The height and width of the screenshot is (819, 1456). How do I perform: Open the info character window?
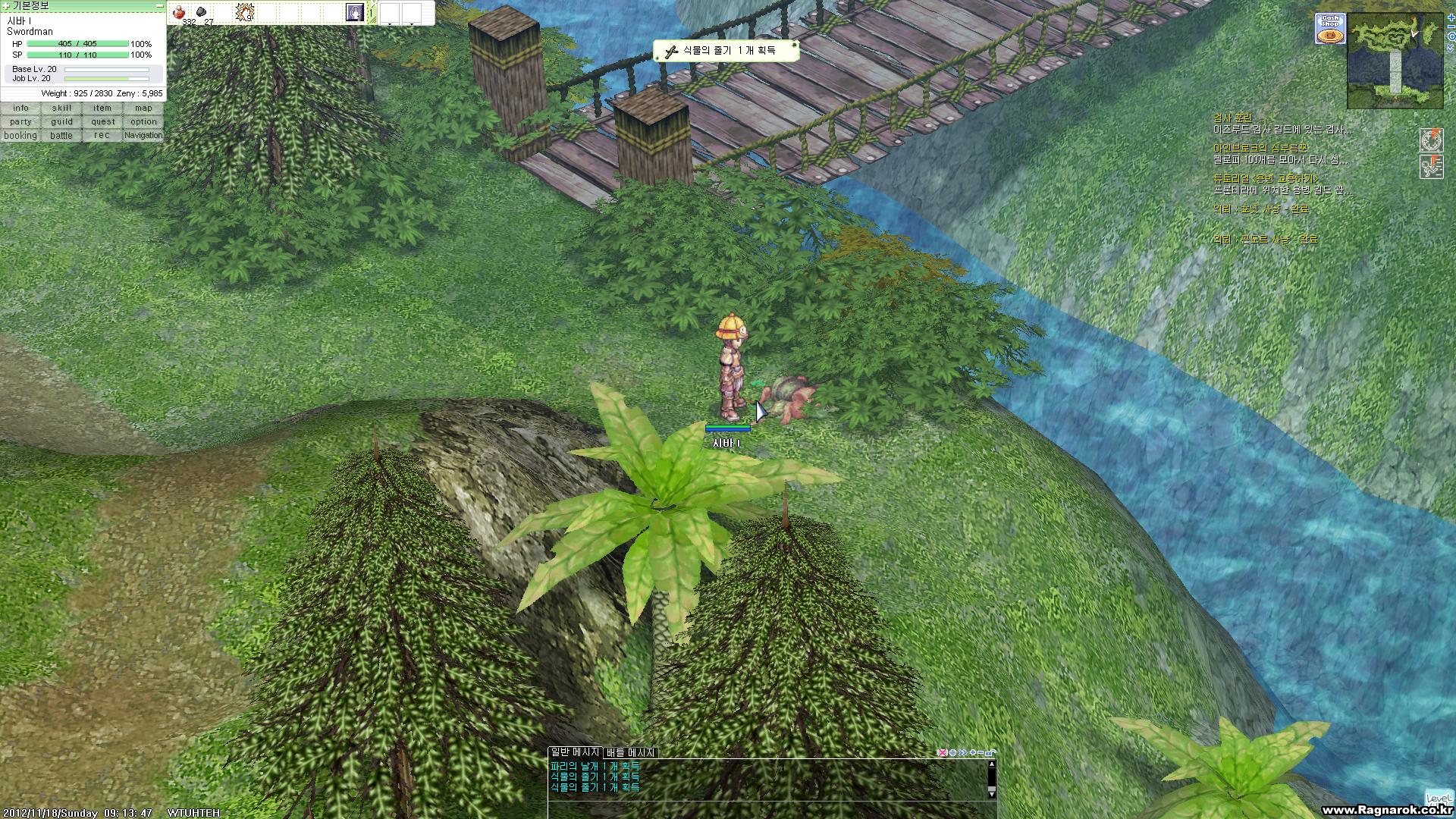point(20,108)
